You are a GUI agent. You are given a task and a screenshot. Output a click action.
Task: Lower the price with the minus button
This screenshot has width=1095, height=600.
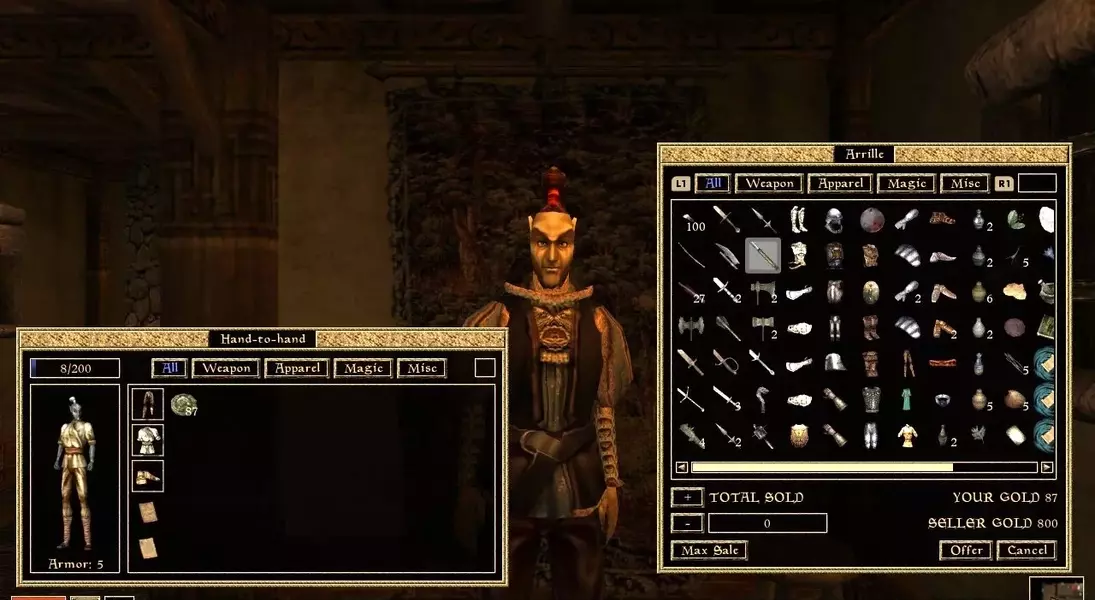[x=687, y=523]
